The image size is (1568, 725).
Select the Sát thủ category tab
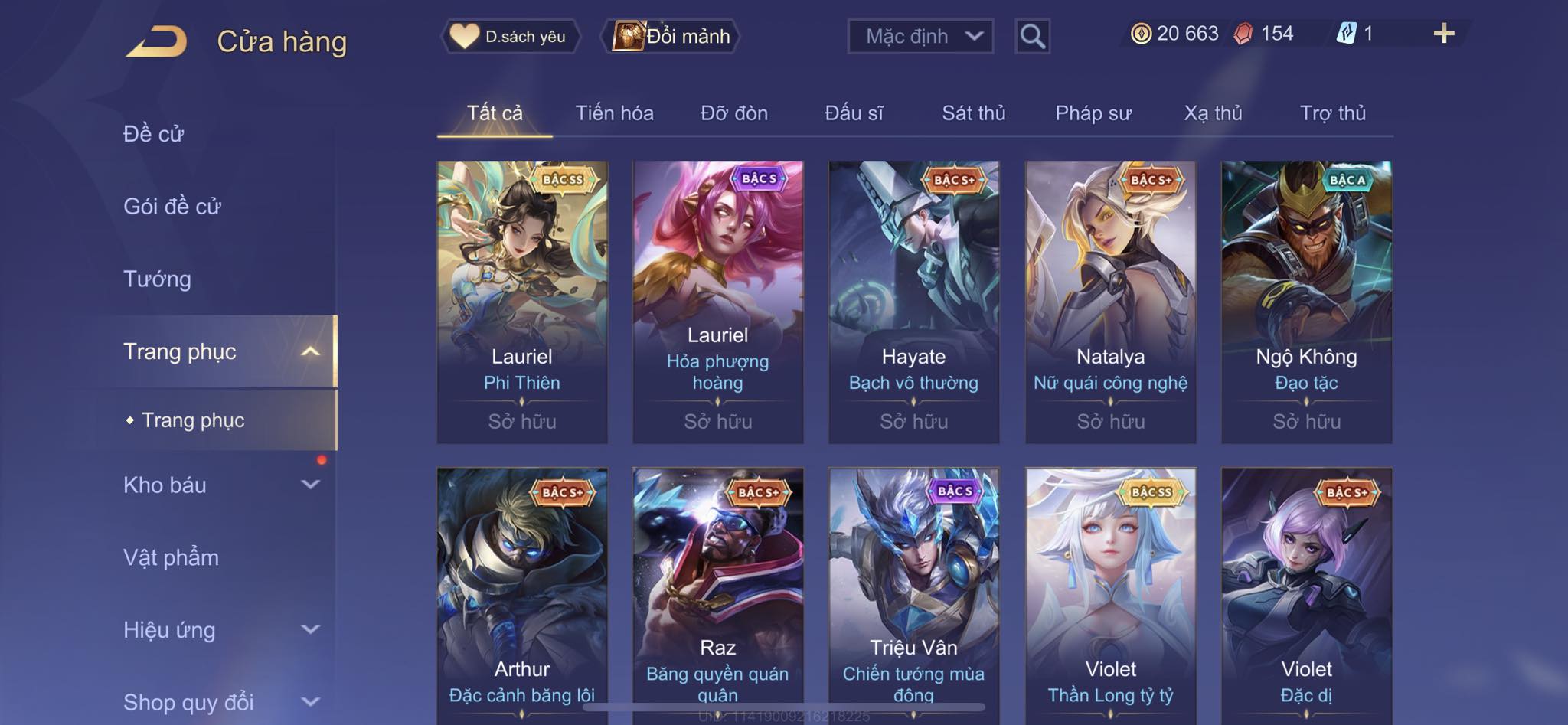973,113
